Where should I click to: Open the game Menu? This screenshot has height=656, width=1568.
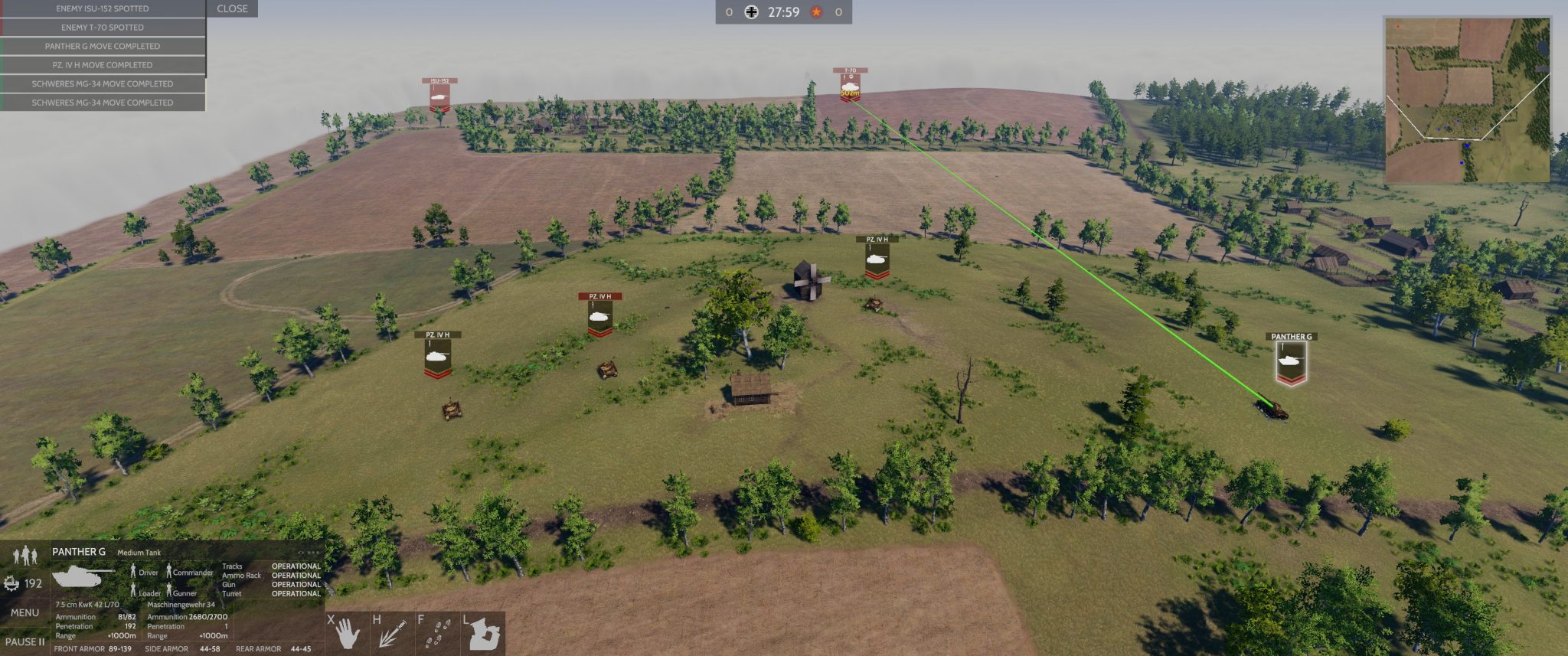tap(24, 612)
